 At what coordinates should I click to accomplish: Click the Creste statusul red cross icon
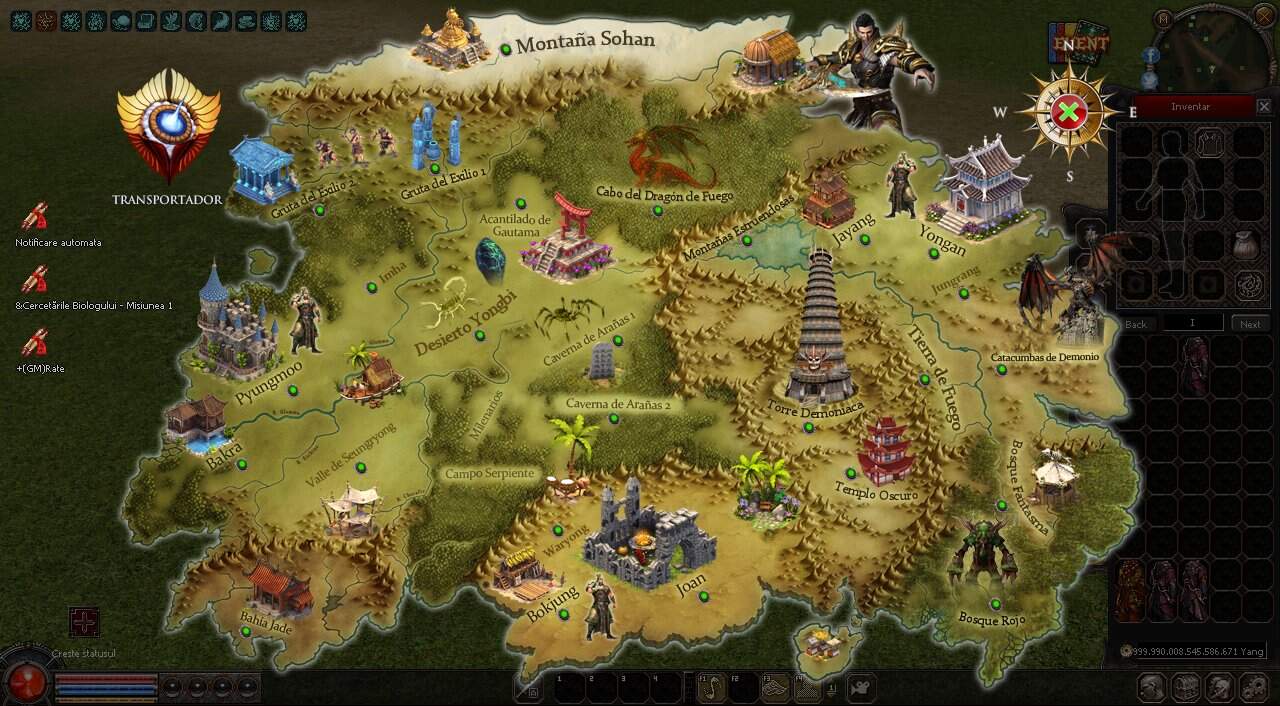coord(84,622)
